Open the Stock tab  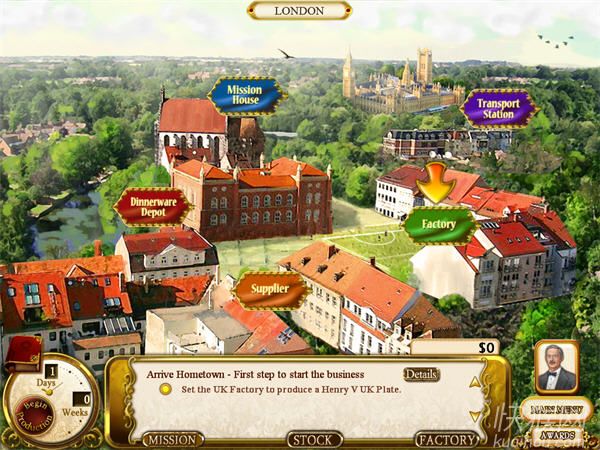coord(315,439)
